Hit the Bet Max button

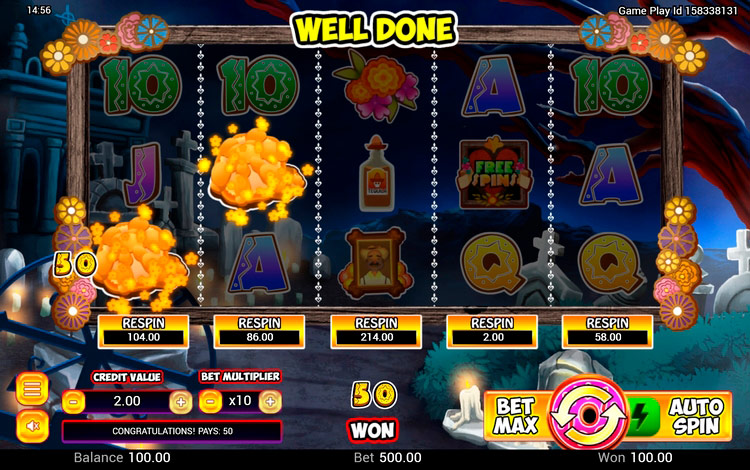pos(516,414)
